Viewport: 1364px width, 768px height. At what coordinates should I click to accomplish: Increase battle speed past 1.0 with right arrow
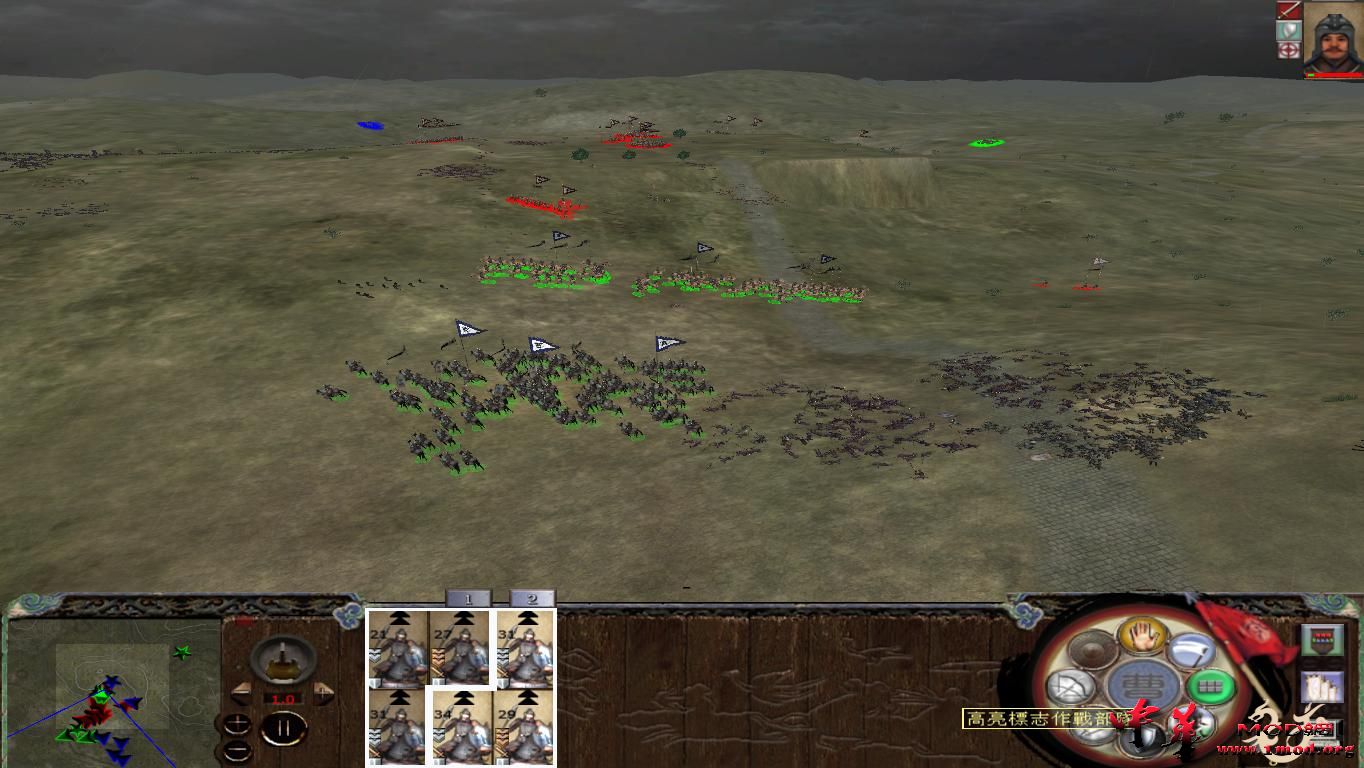click(x=321, y=694)
